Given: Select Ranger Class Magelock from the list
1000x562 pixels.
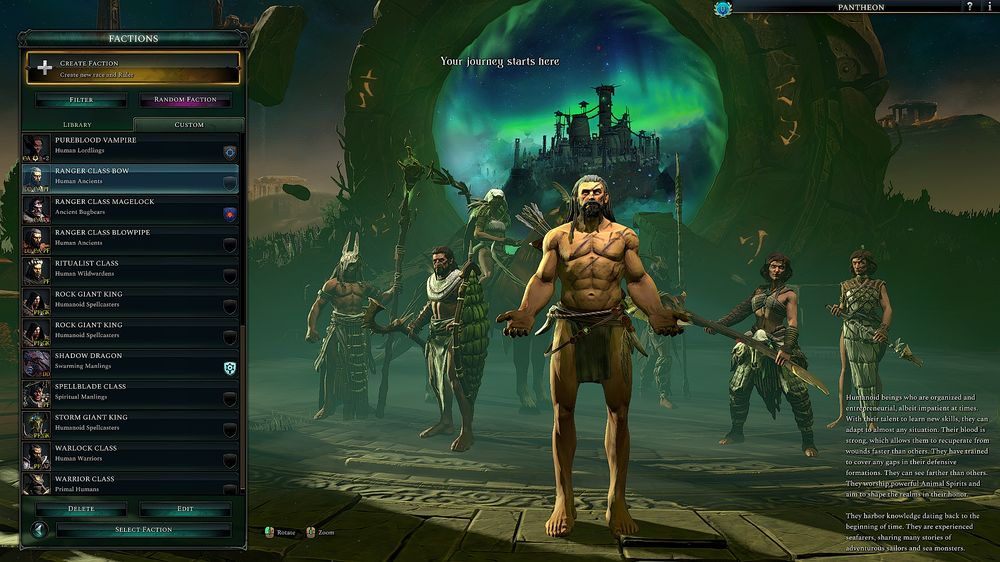Looking at the screenshot, I should point(130,208).
